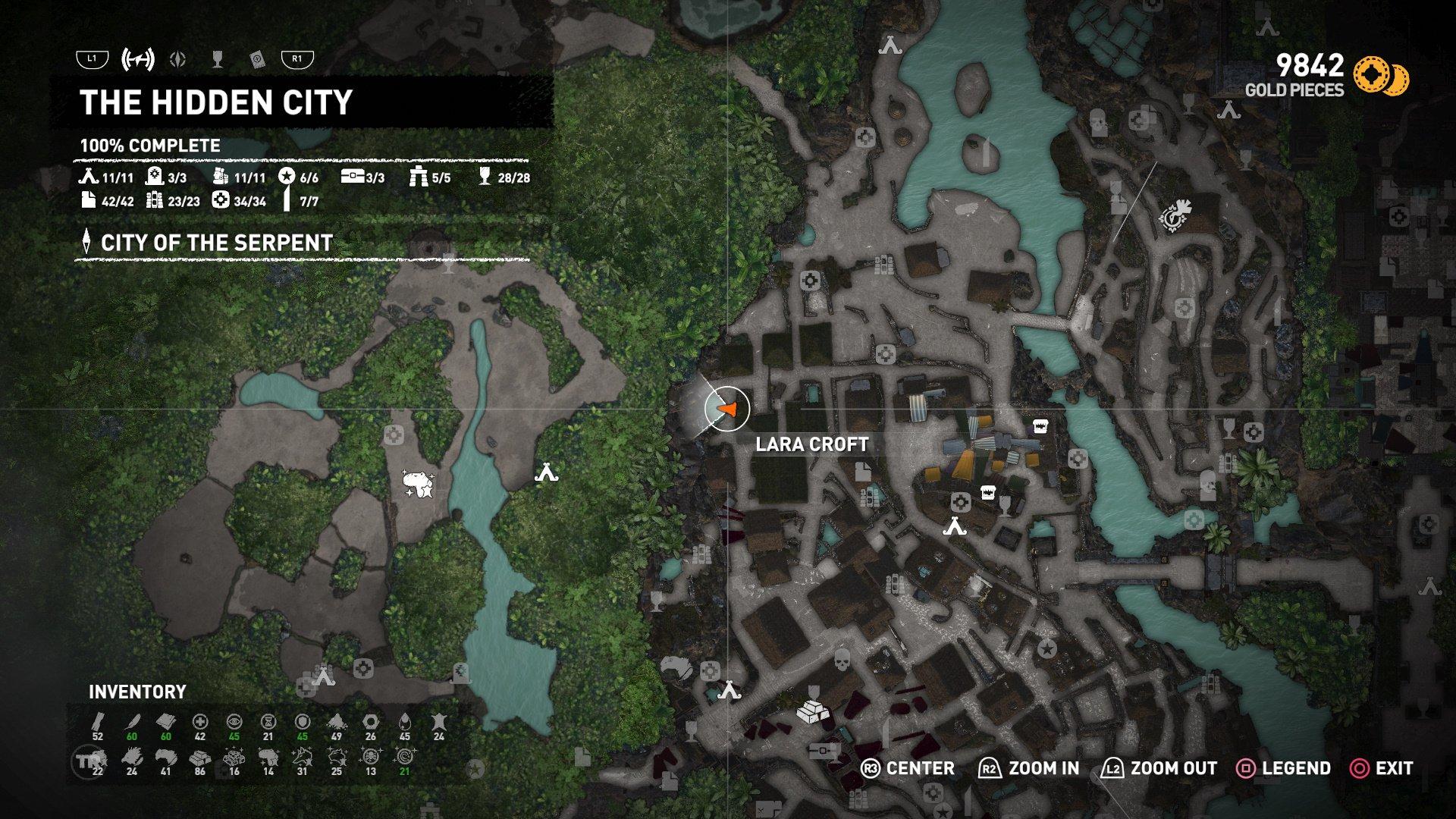The width and height of the screenshot is (1456, 819).
Task: Switch to the document card tab
Action: tap(257, 59)
